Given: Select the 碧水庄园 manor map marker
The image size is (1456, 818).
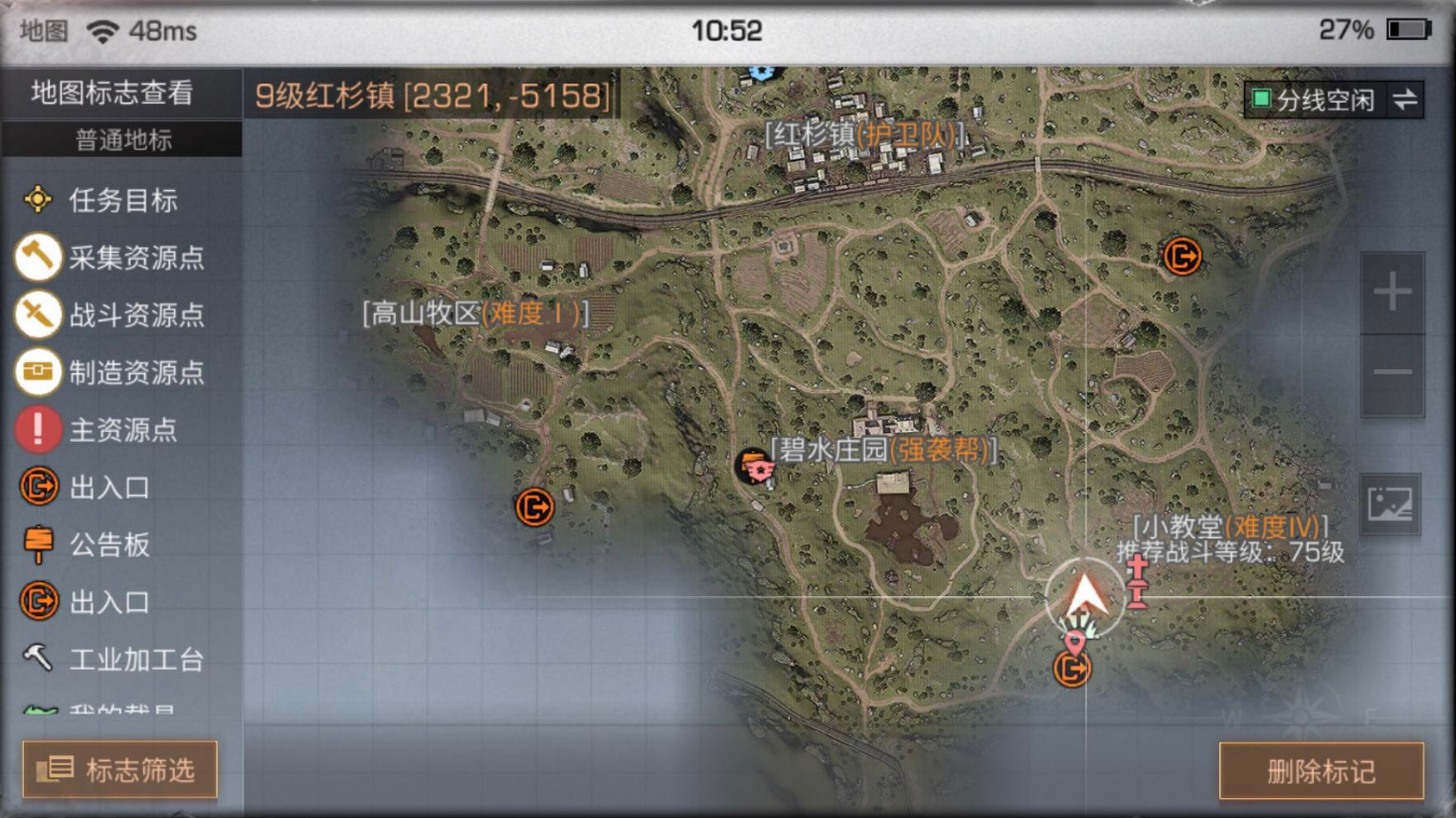Looking at the screenshot, I should (757, 465).
